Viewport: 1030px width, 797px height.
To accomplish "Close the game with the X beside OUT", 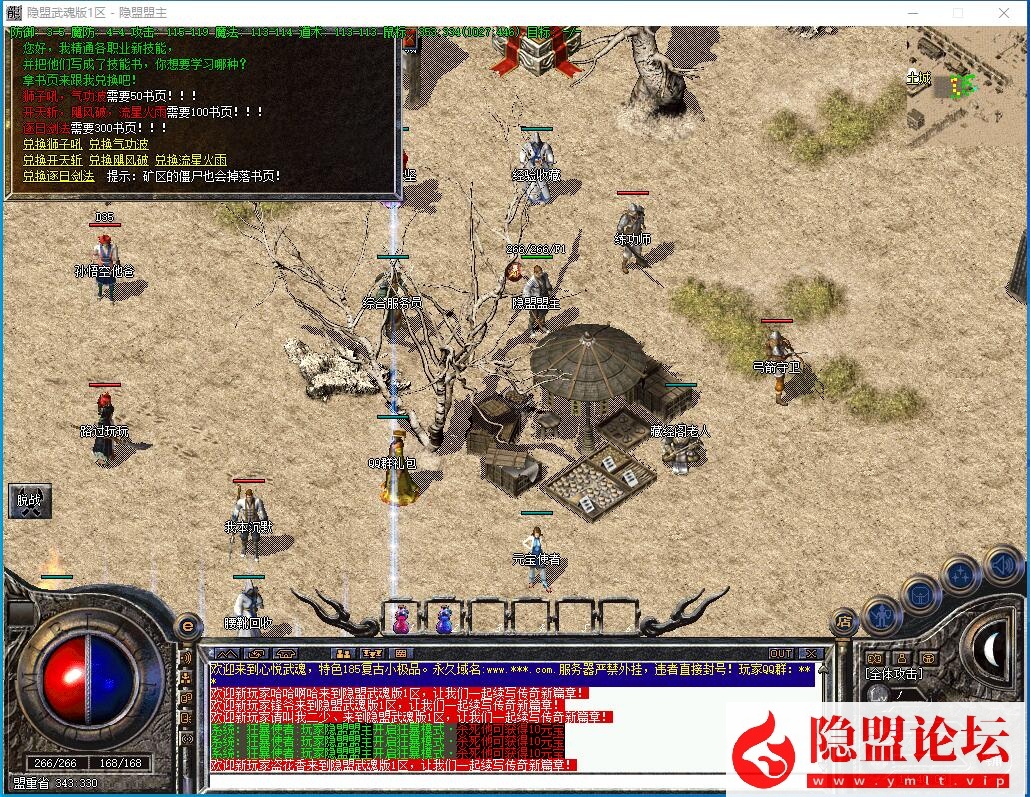I will (x=810, y=653).
